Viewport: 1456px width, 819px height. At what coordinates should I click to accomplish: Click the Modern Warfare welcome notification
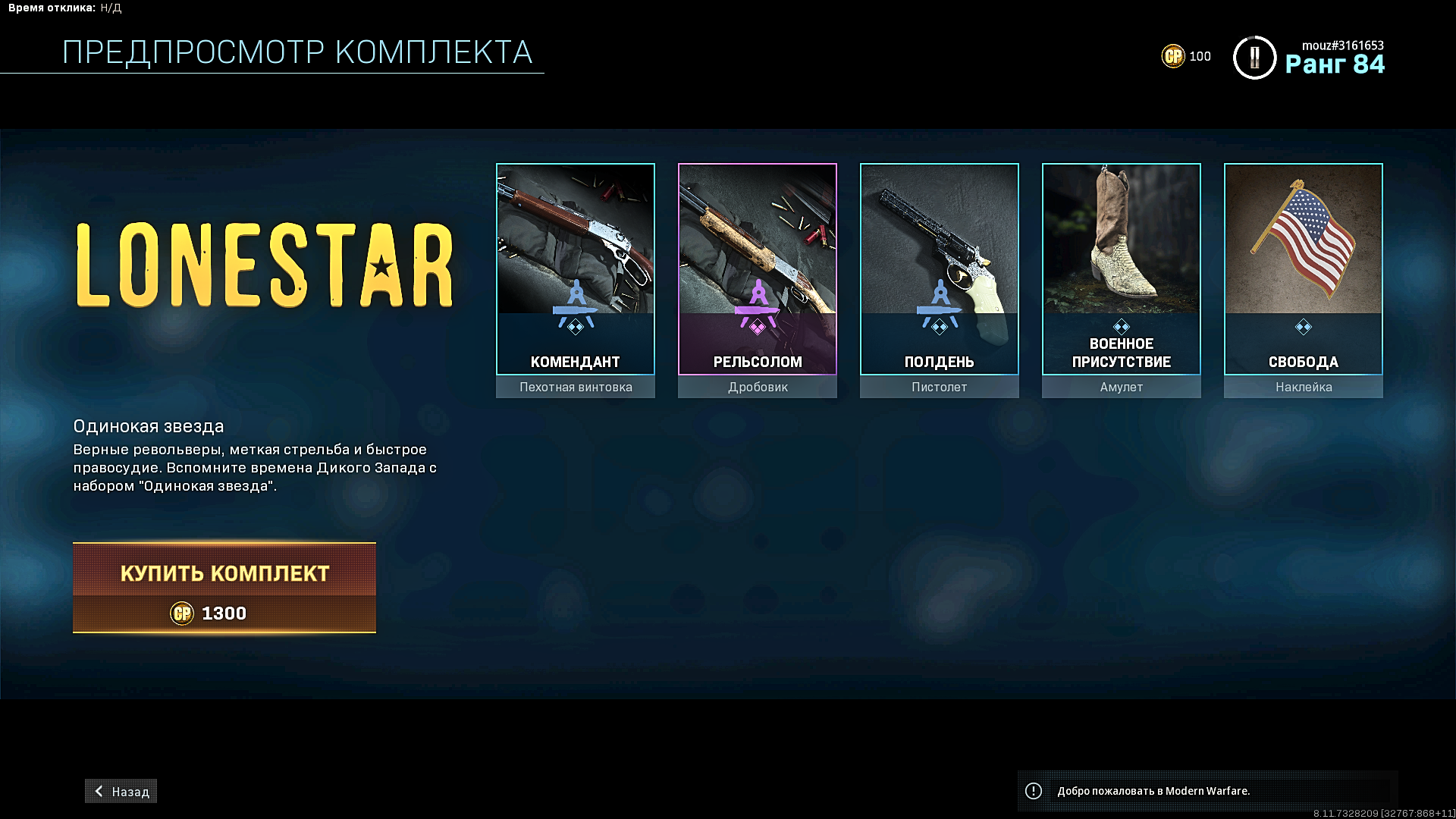coord(1207,791)
